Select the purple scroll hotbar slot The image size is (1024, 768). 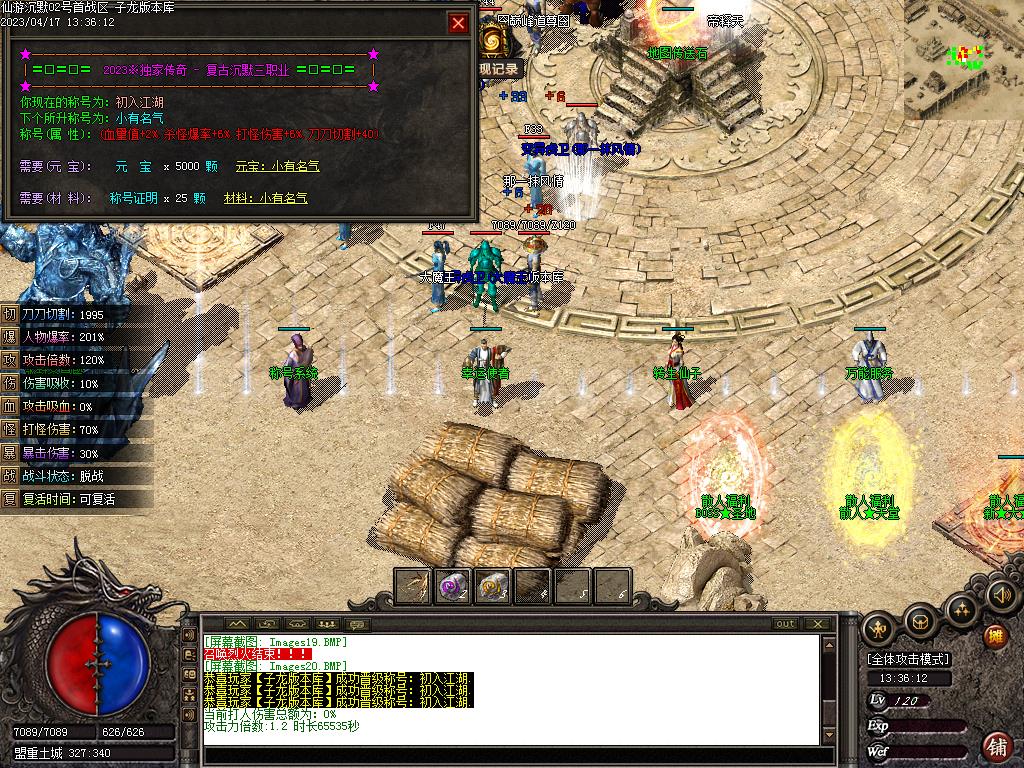tap(453, 586)
